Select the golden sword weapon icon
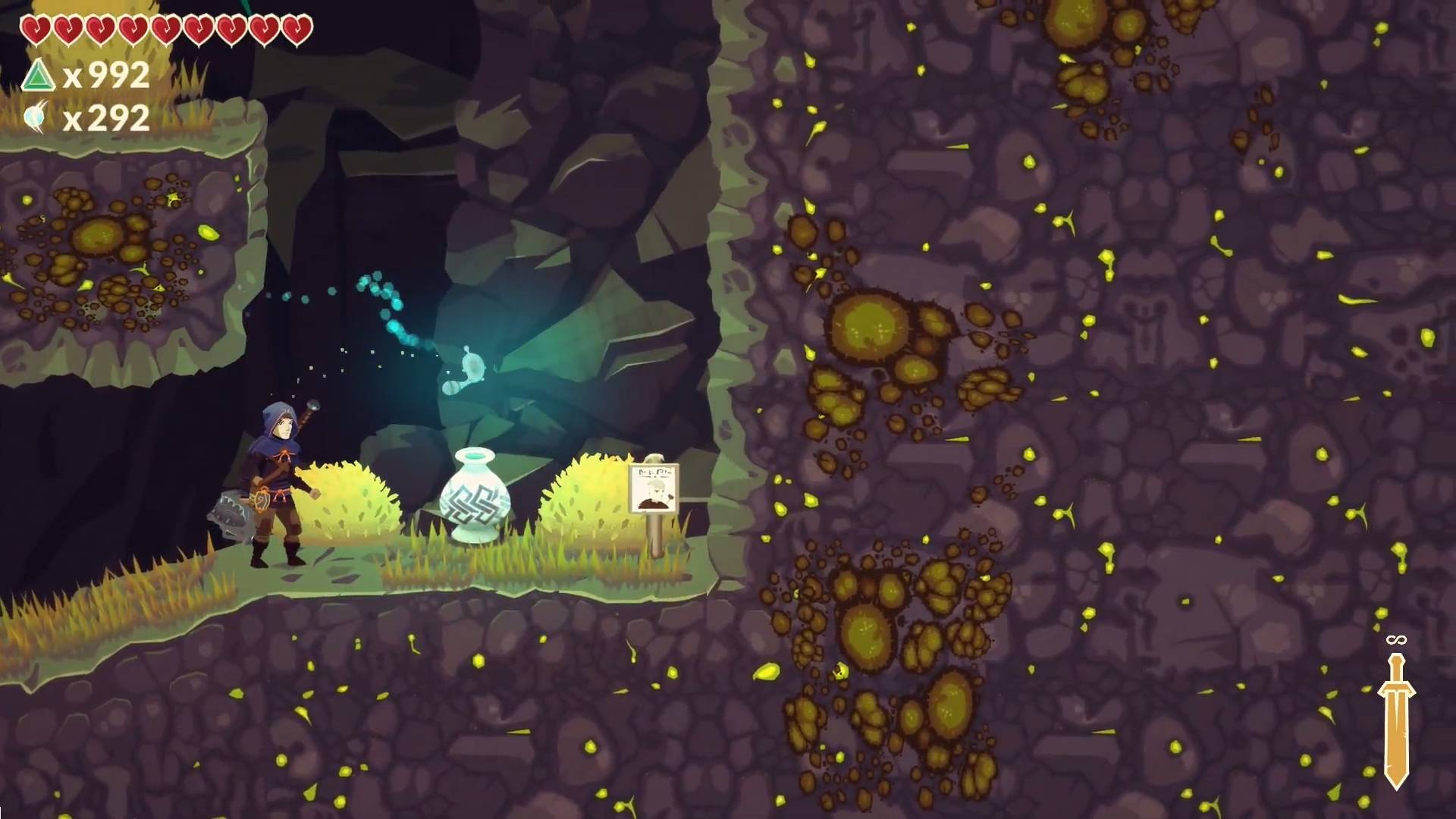The width and height of the screenshot is (1456, 819). (1395, 719)
